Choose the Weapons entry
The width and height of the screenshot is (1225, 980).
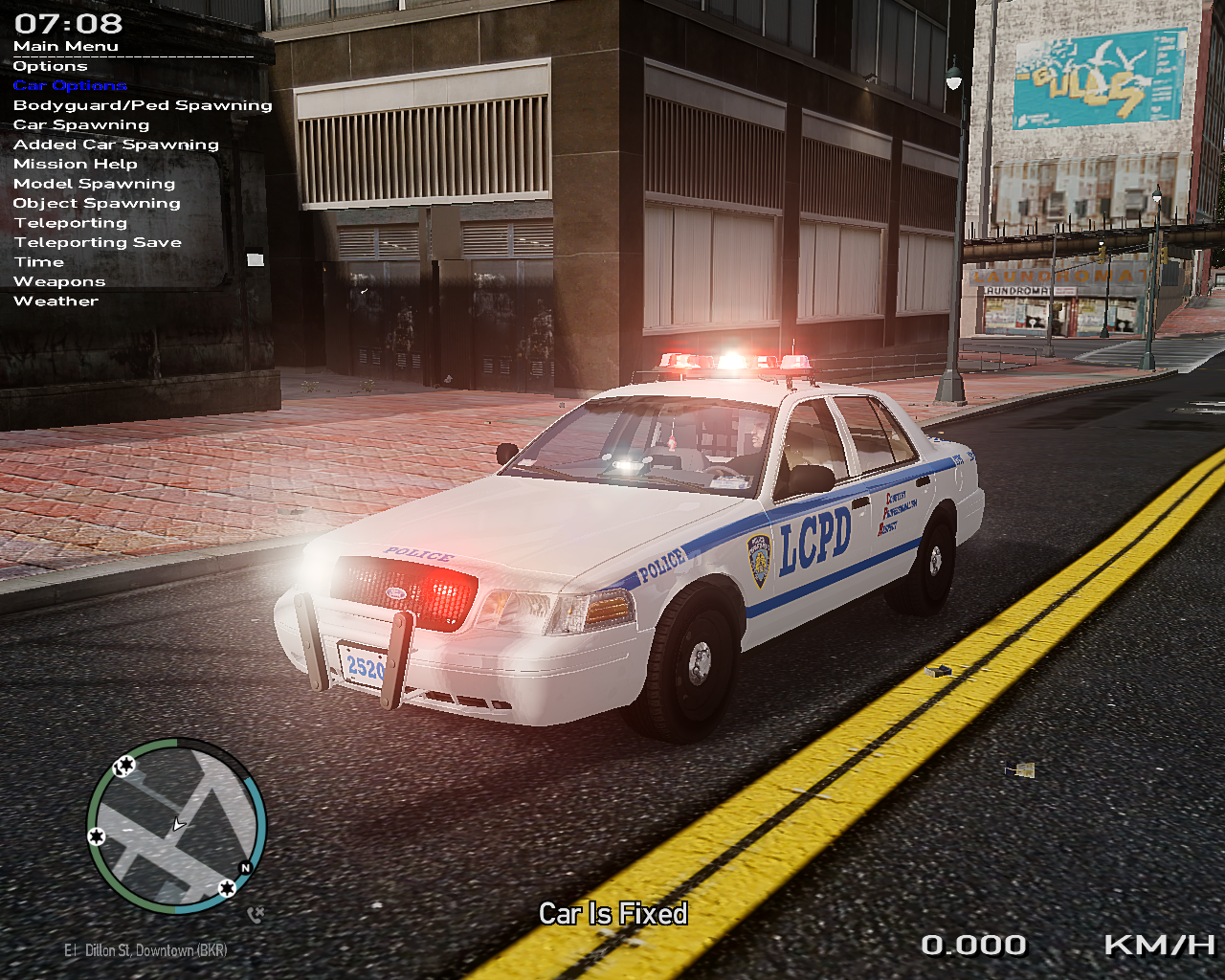coord(59,282)
